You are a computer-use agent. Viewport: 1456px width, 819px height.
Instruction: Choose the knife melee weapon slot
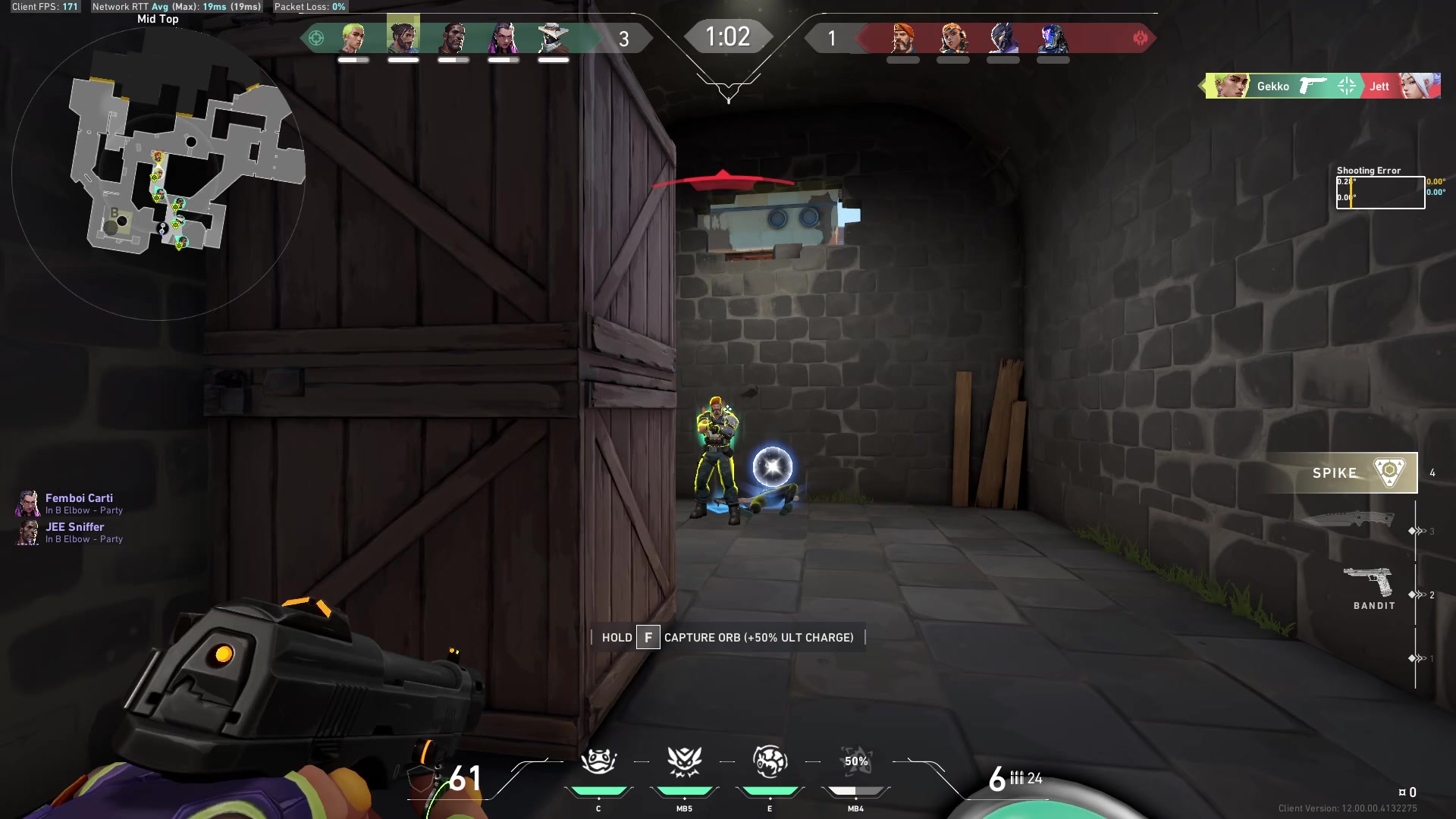pyautogui.click(x=1348, y=519)
